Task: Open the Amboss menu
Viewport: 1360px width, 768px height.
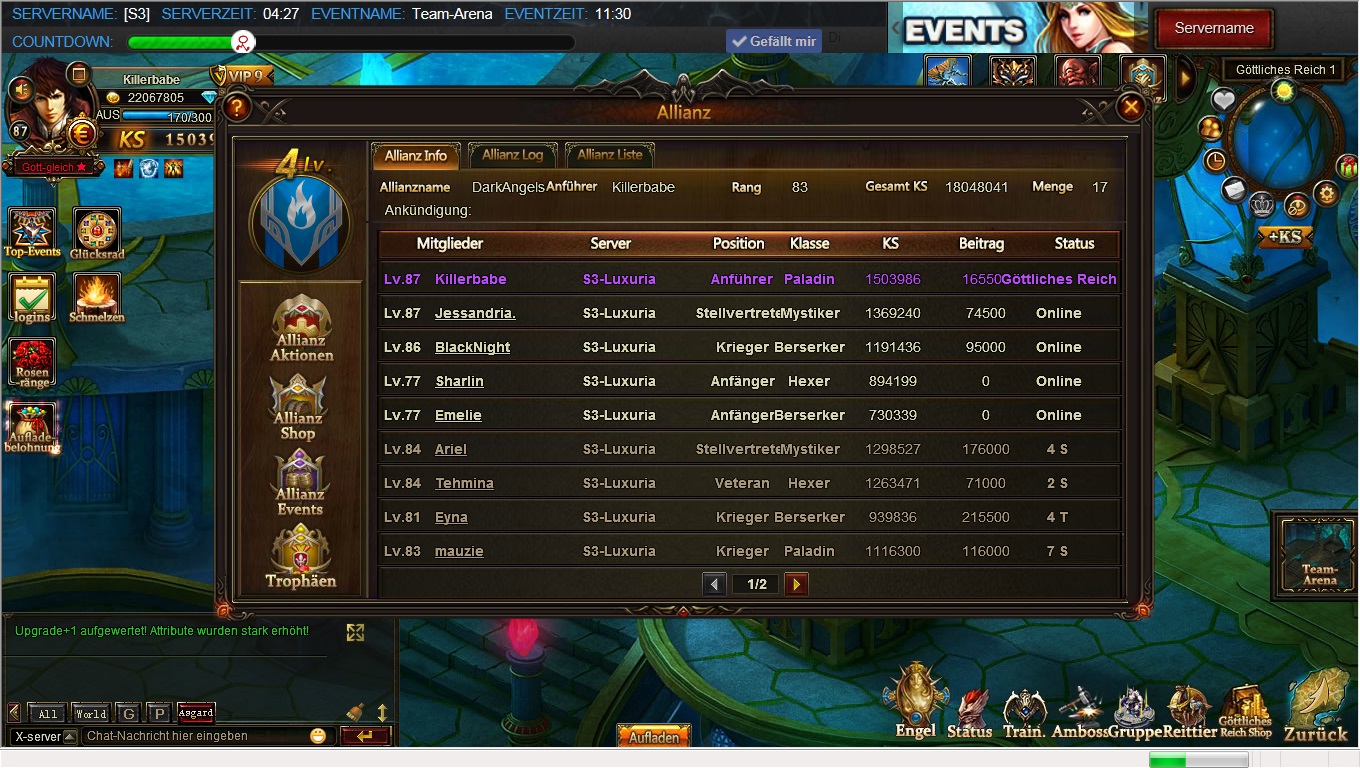Action: coord(1080,711)
